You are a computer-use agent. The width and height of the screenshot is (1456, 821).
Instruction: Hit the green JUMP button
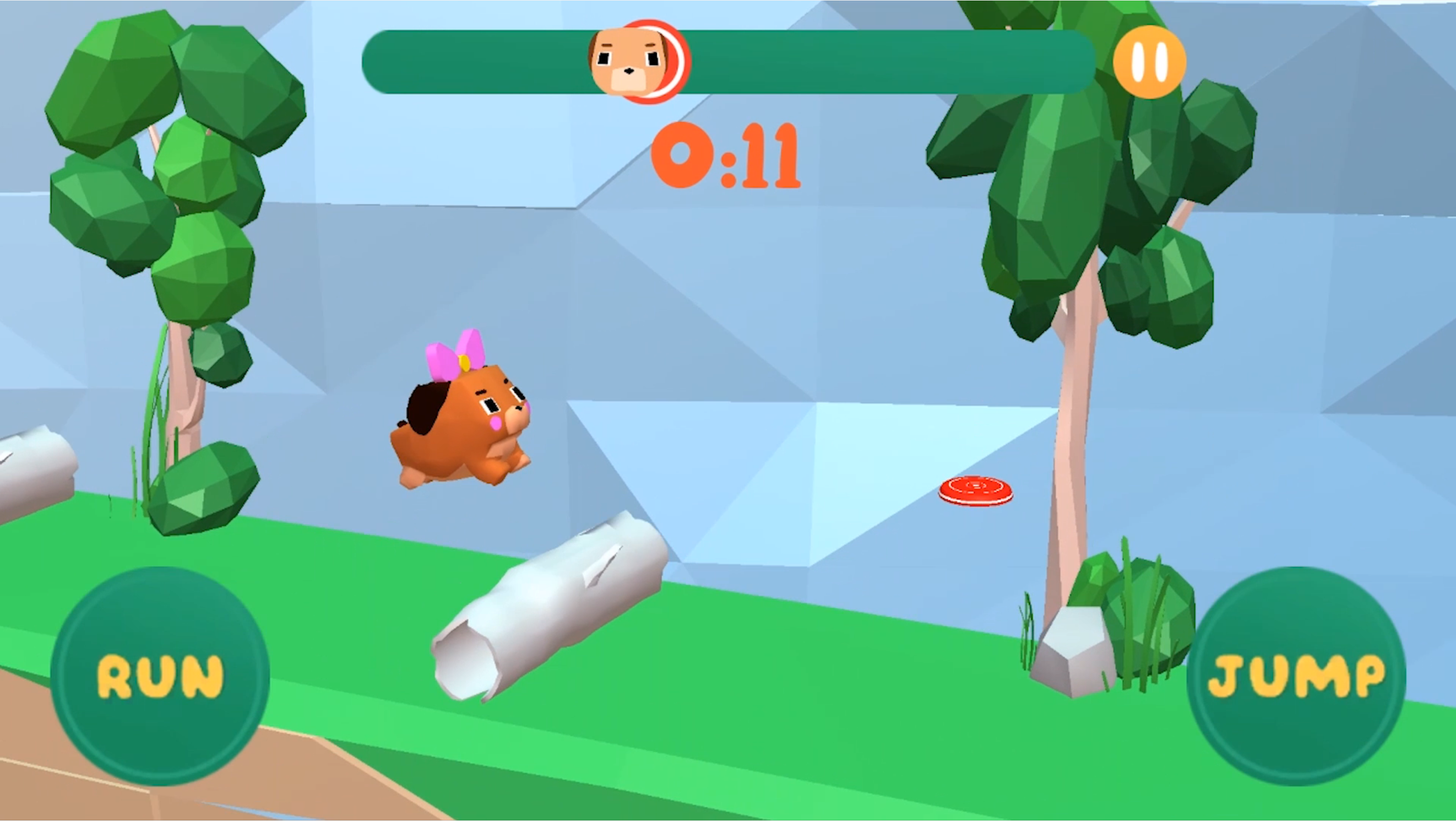(1296, 676)
